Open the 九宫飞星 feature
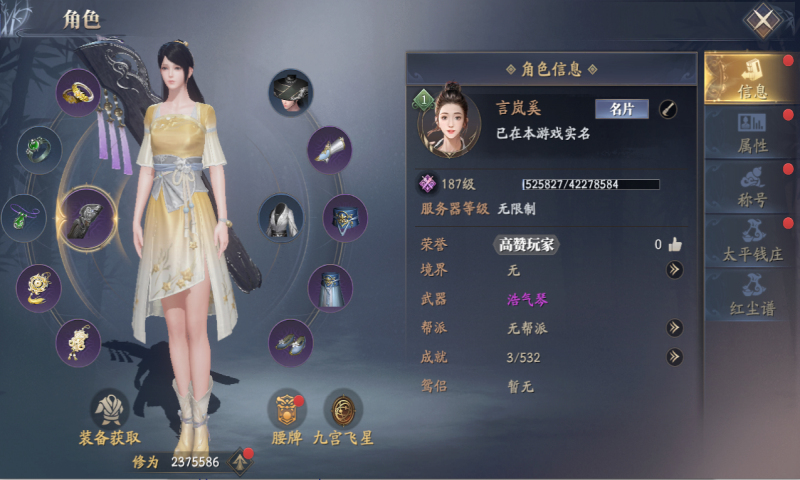800x480 pixels. (343, 415)
